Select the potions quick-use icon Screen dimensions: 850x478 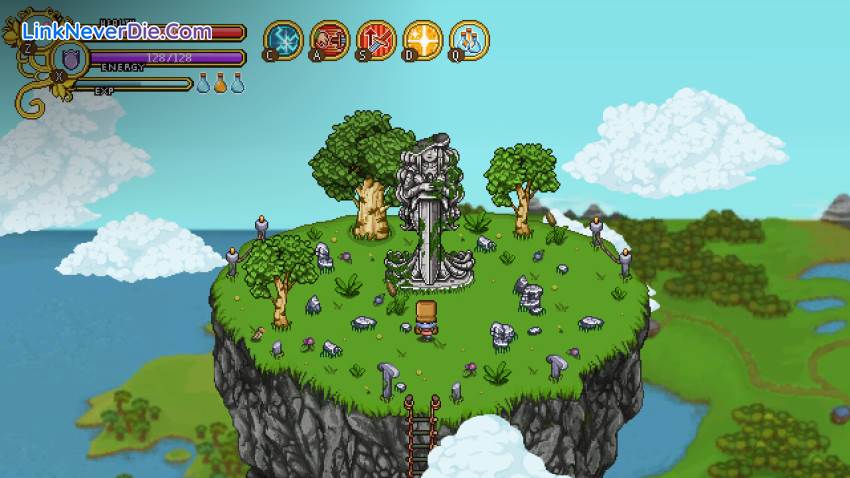tap(469, 40)
